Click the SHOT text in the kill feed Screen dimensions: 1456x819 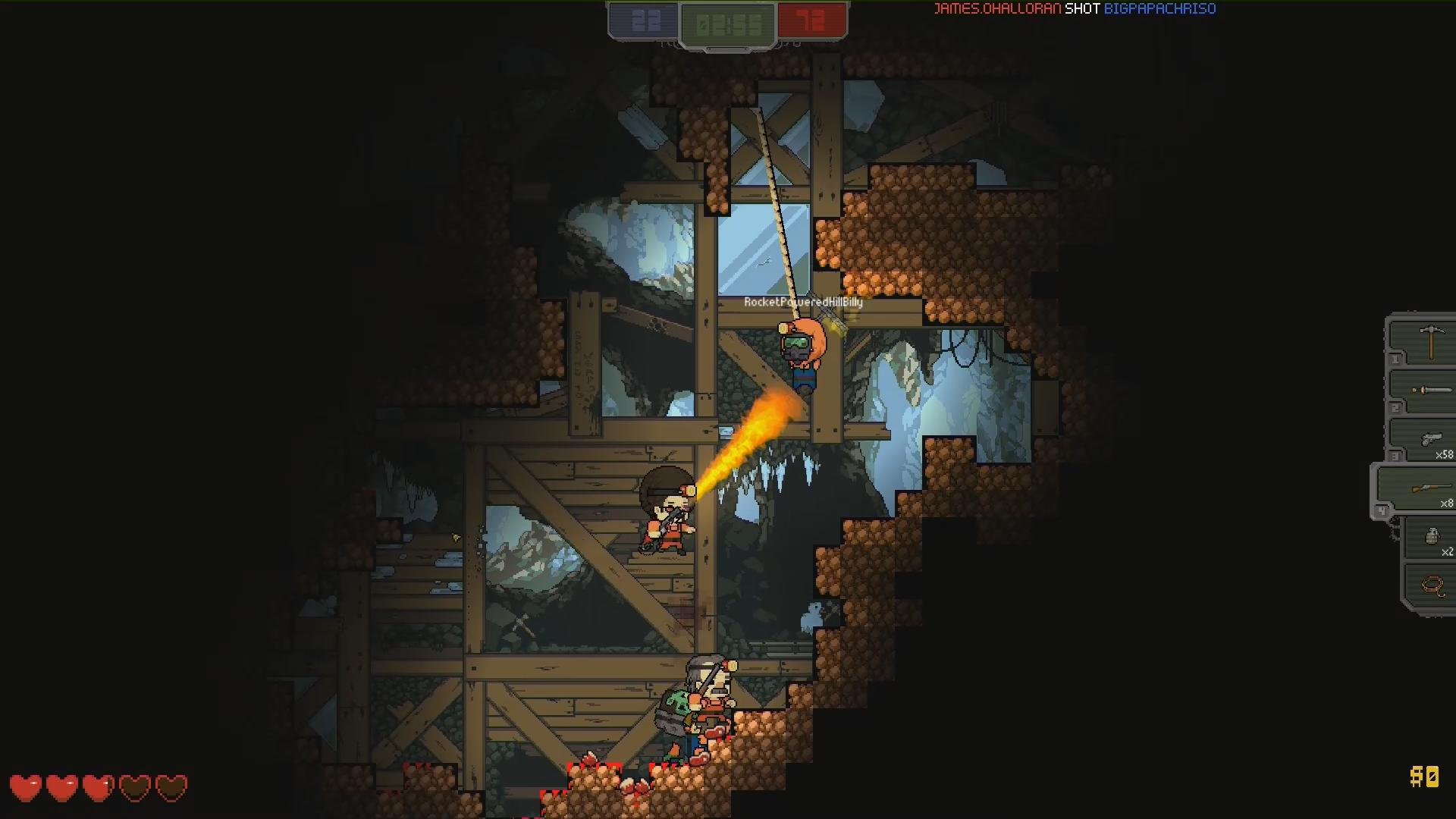pos(1082,9)
